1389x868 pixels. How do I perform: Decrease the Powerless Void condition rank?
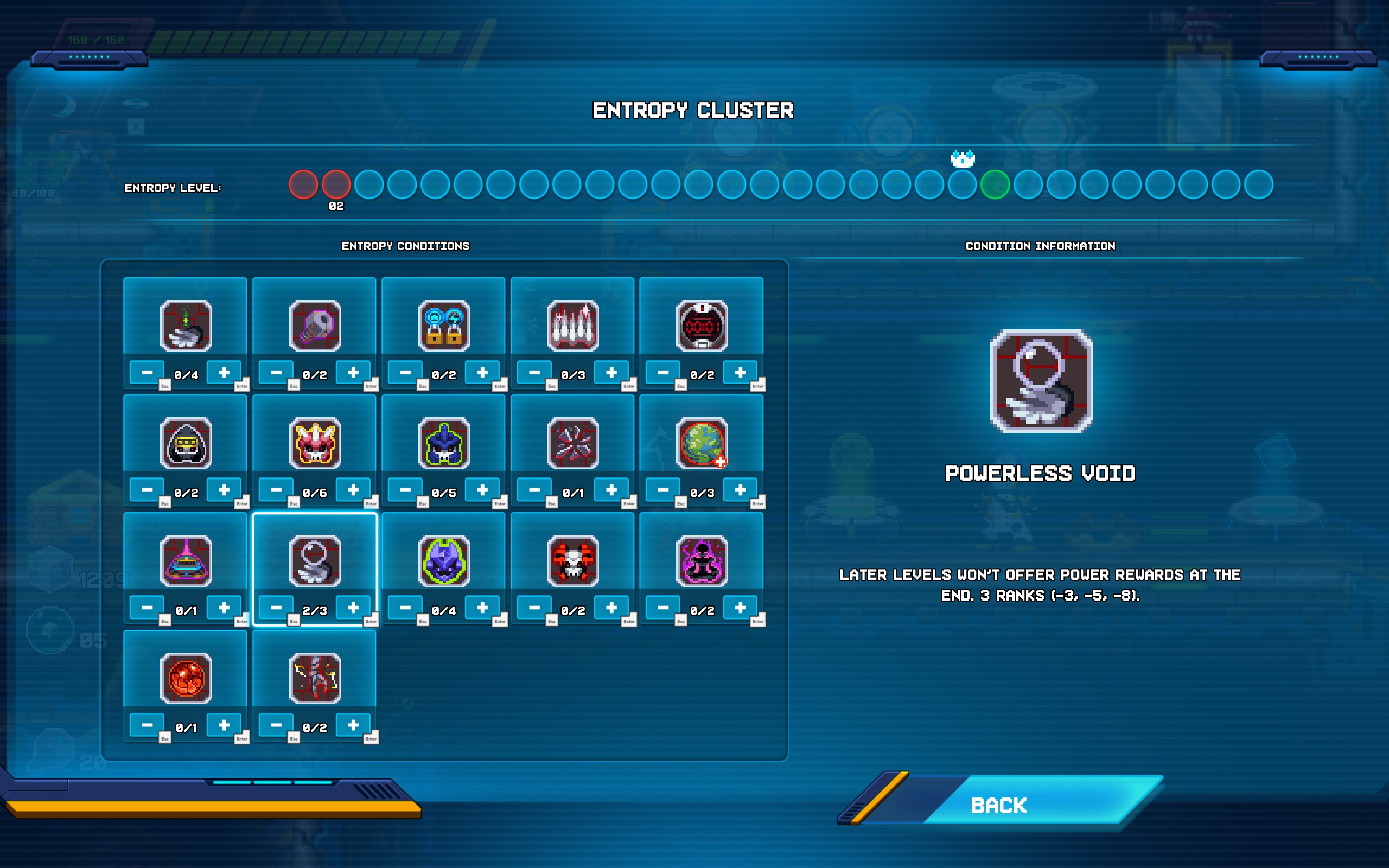pos(276,608)
